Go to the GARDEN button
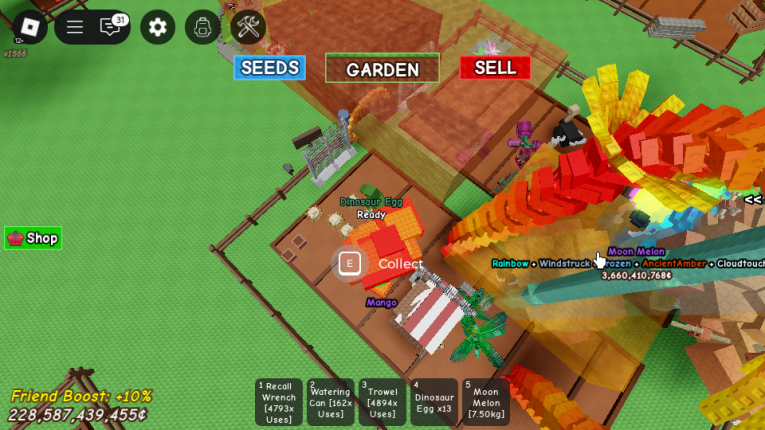Screen dimensions: 765x430 382,69
